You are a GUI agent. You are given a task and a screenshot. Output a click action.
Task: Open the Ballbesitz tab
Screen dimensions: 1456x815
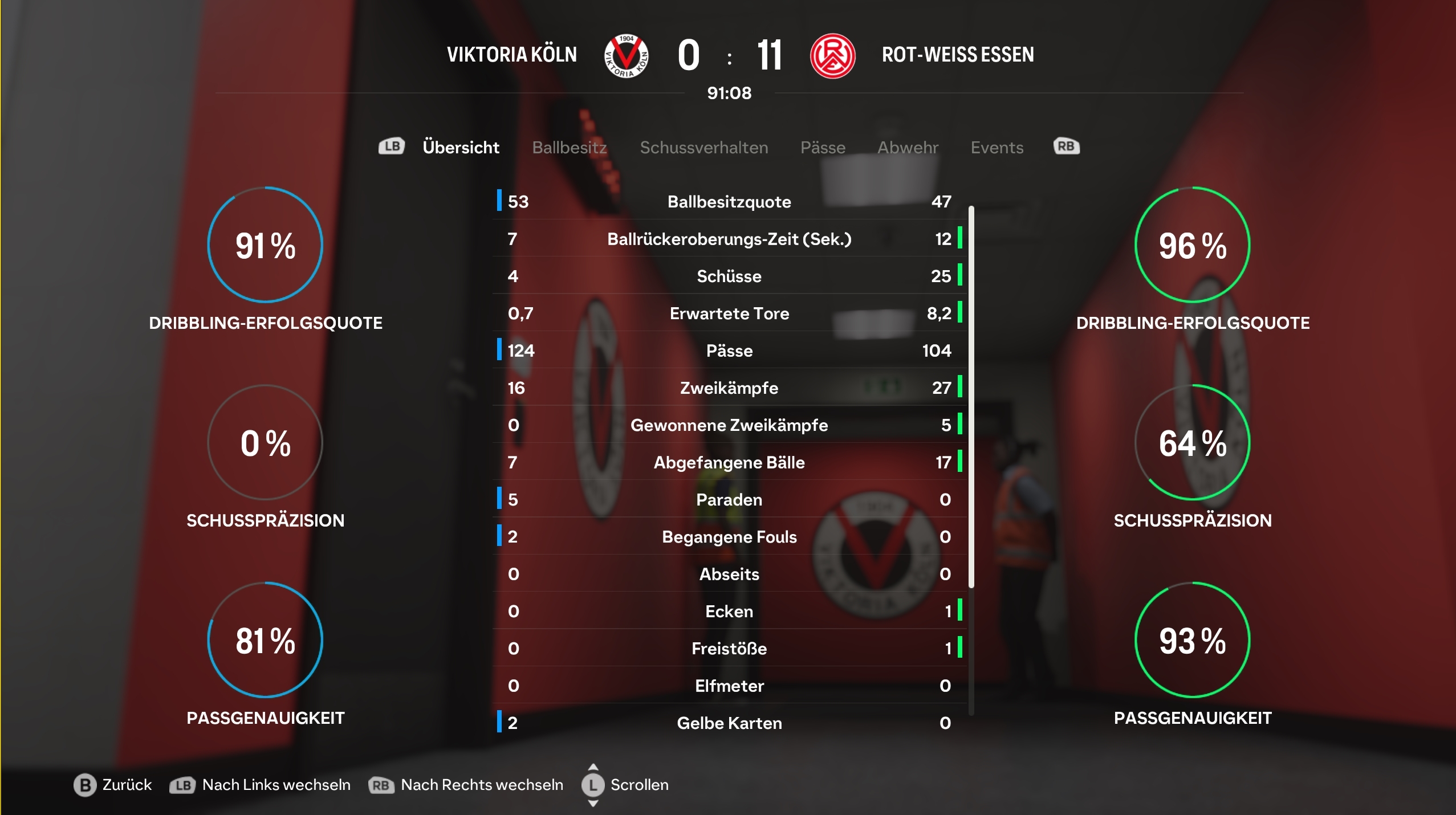[x=569, y=148]
